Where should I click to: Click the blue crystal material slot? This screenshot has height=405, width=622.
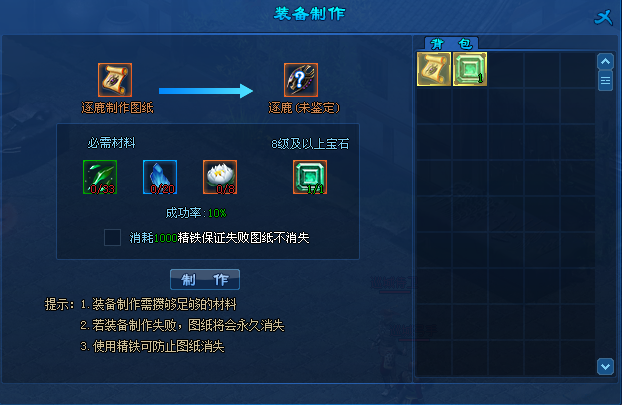point(160,176)
